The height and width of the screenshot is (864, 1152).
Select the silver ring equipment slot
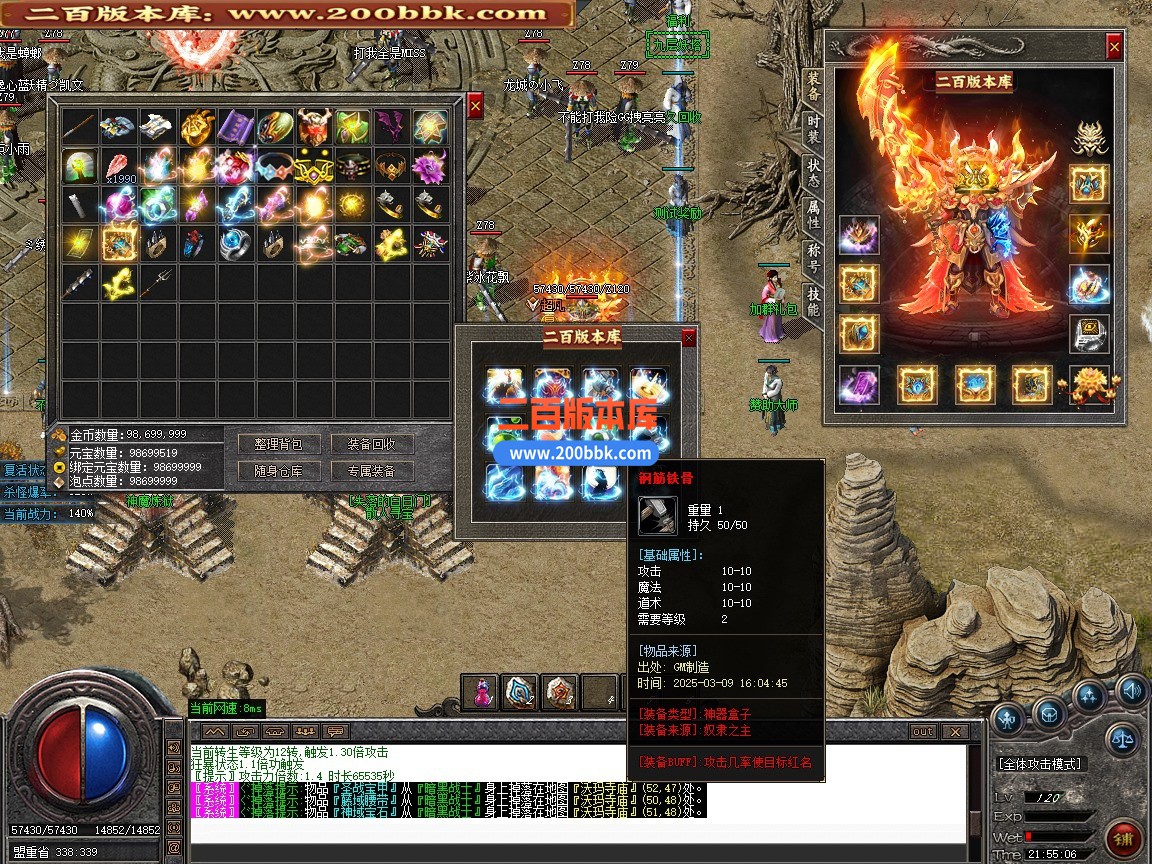(1090, 334)
